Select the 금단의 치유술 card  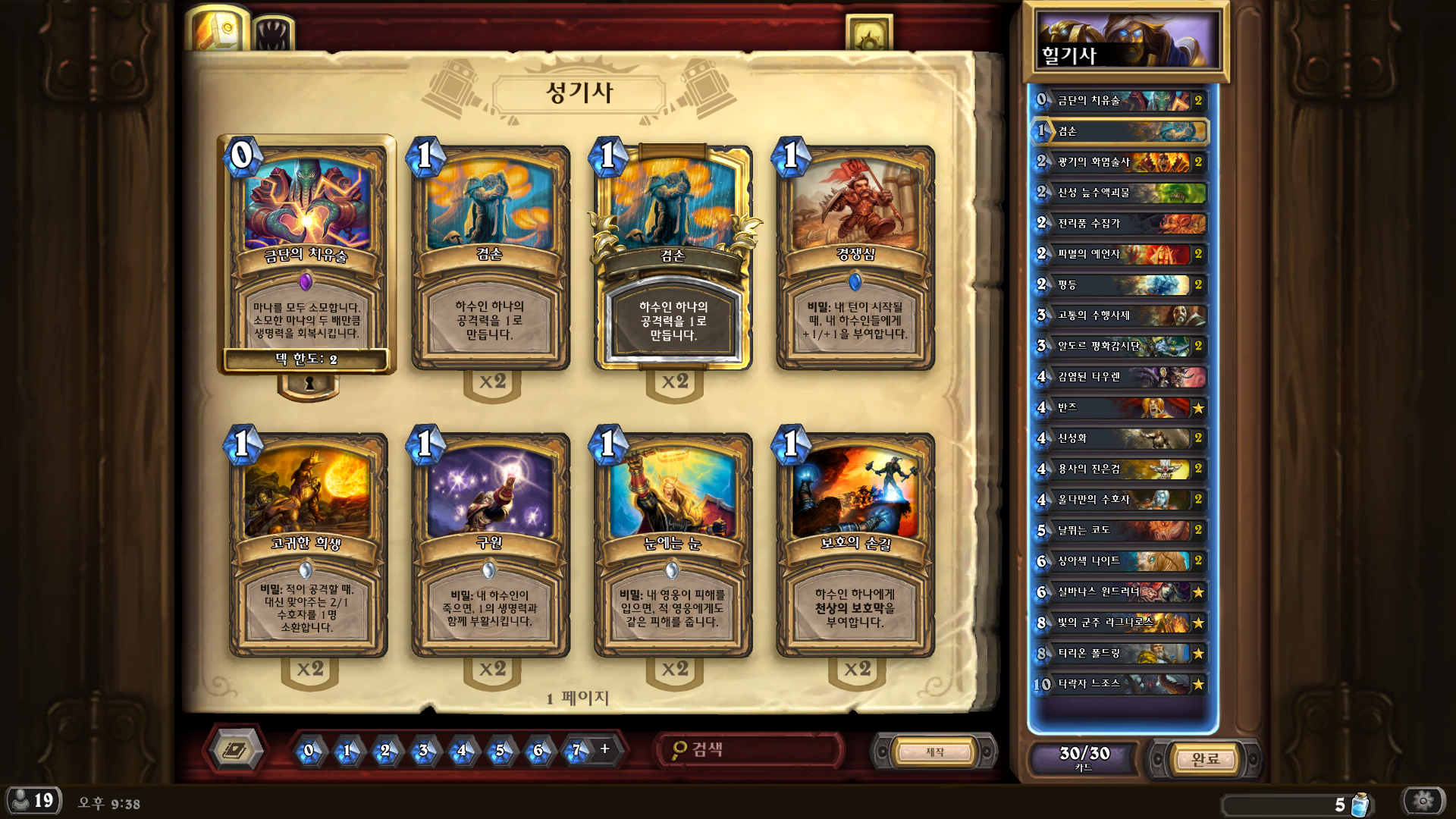tap(306, 254)
